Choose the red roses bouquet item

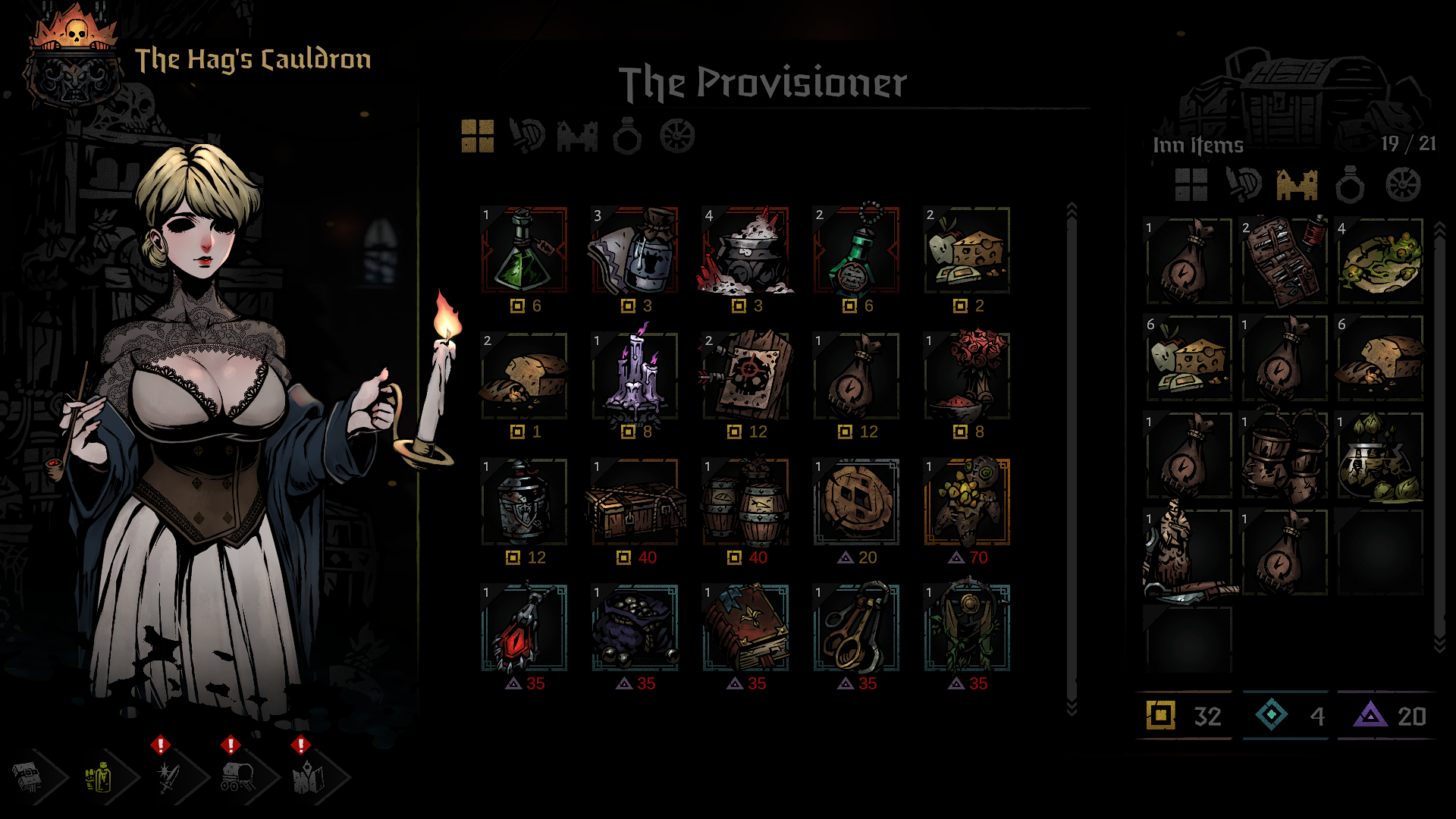pyautogui.click(x=967, y=376)
